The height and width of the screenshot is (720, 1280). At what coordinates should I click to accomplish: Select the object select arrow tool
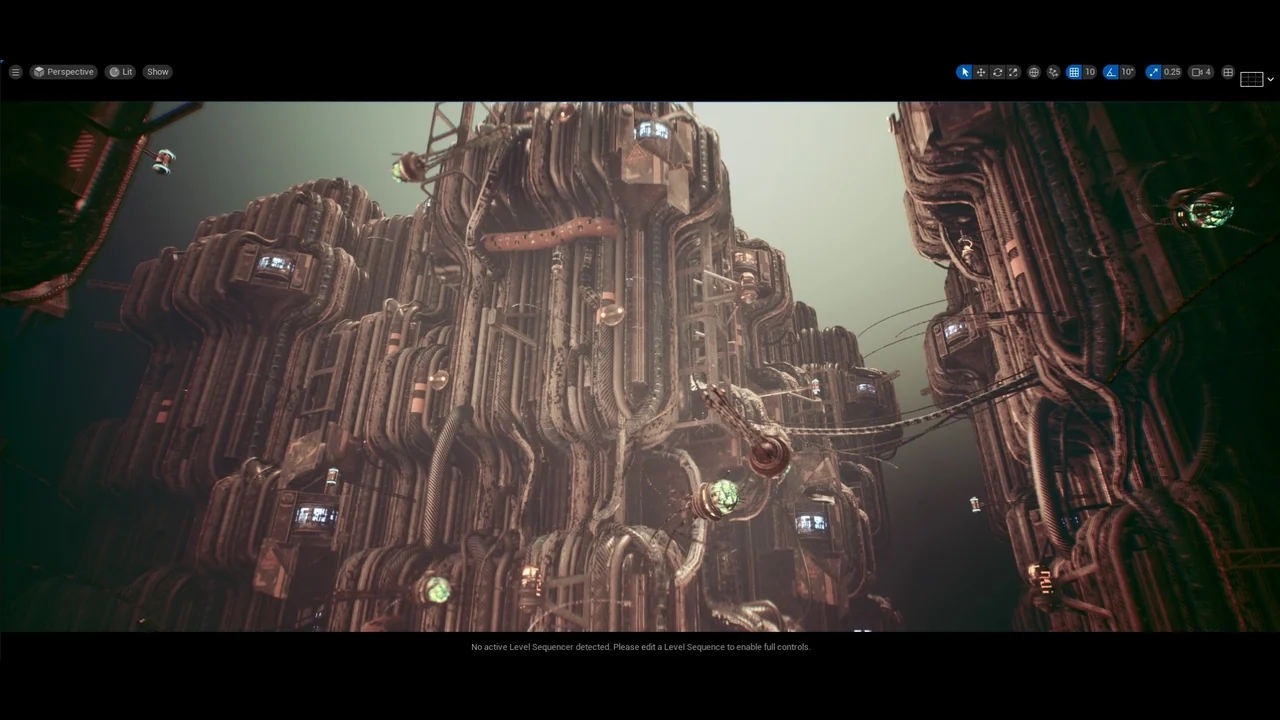pyautogui.click(x=964, y=71)
